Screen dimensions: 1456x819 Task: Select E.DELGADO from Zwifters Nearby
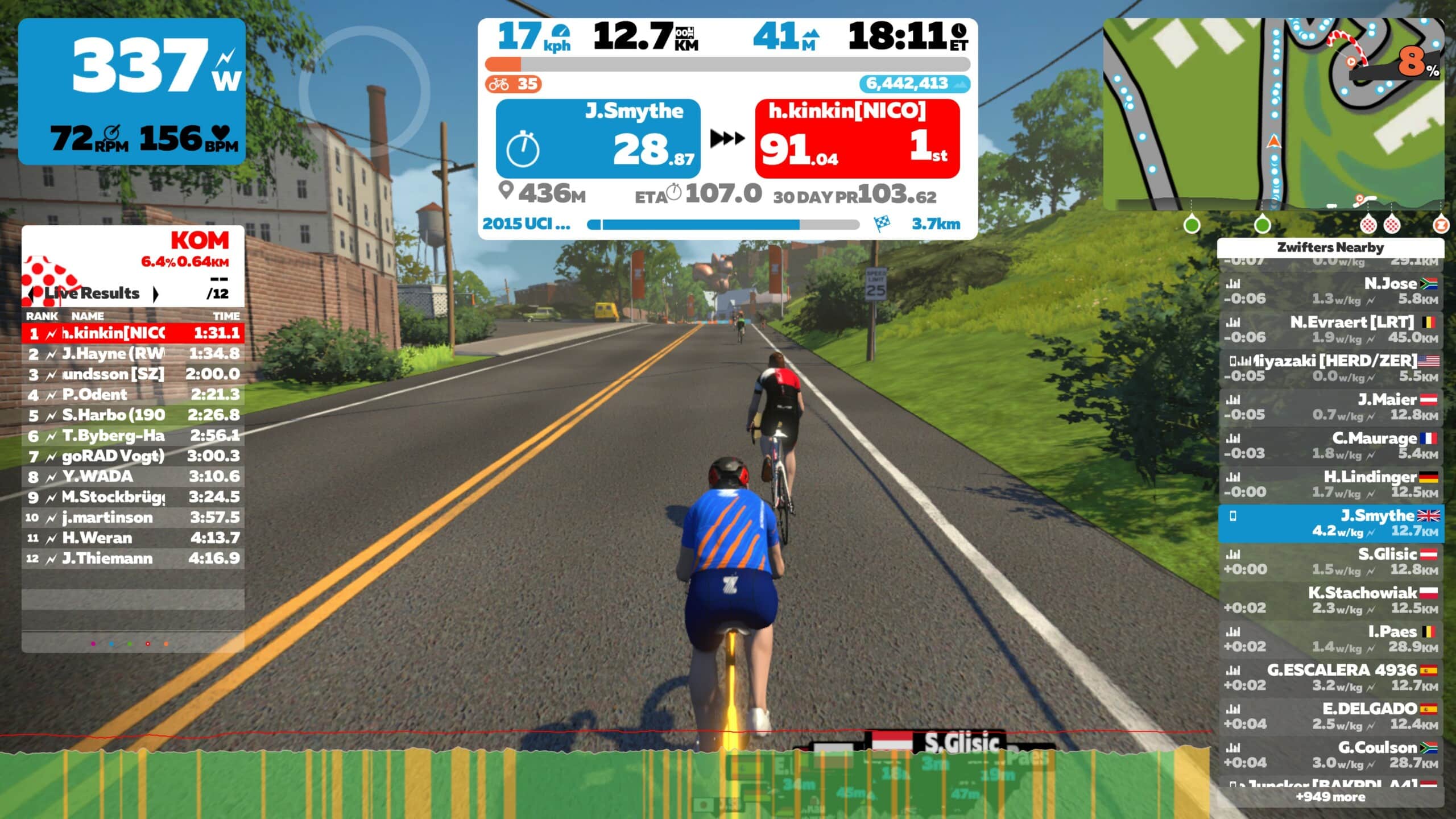click(x=1330, y=717)
